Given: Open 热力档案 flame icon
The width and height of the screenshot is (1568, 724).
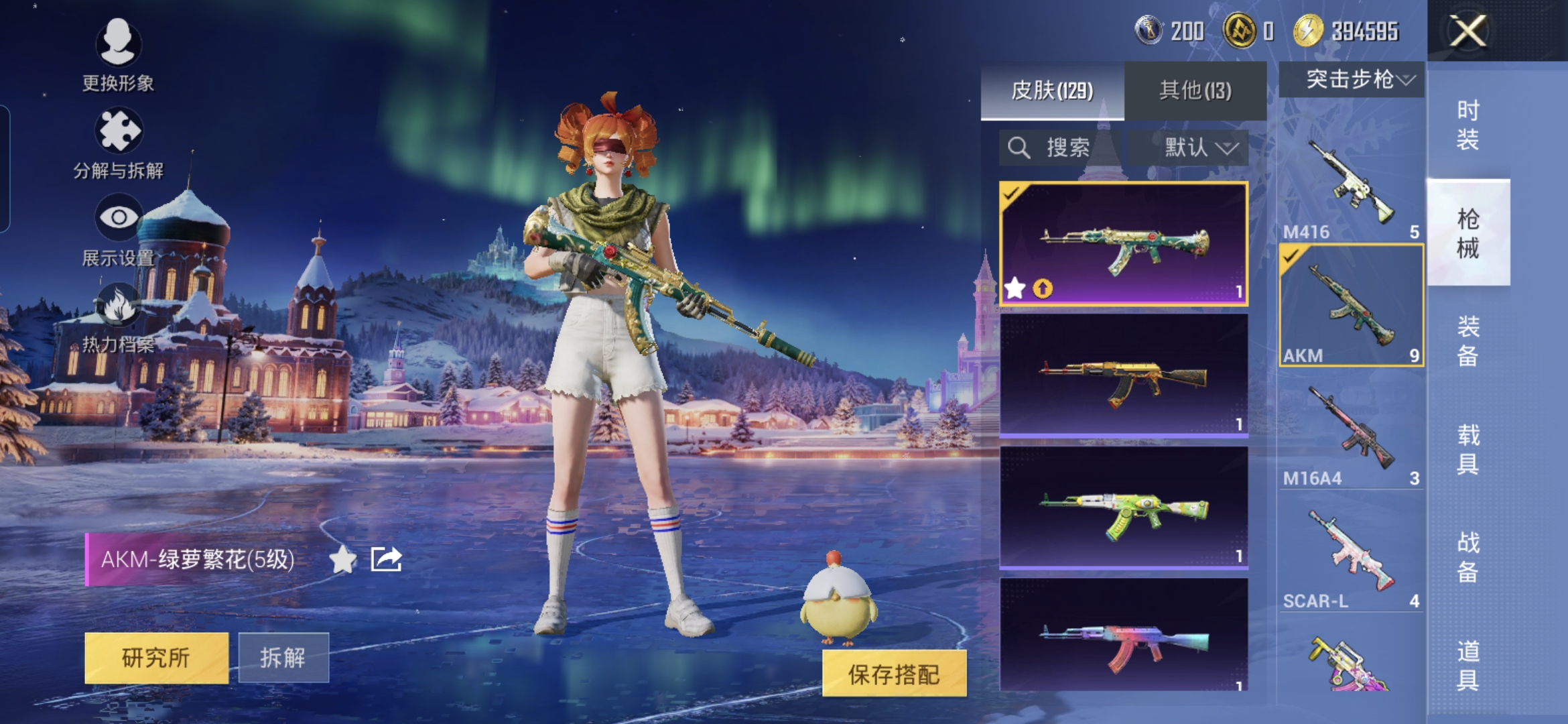Looking at the screenshot, I should (118, 316).
